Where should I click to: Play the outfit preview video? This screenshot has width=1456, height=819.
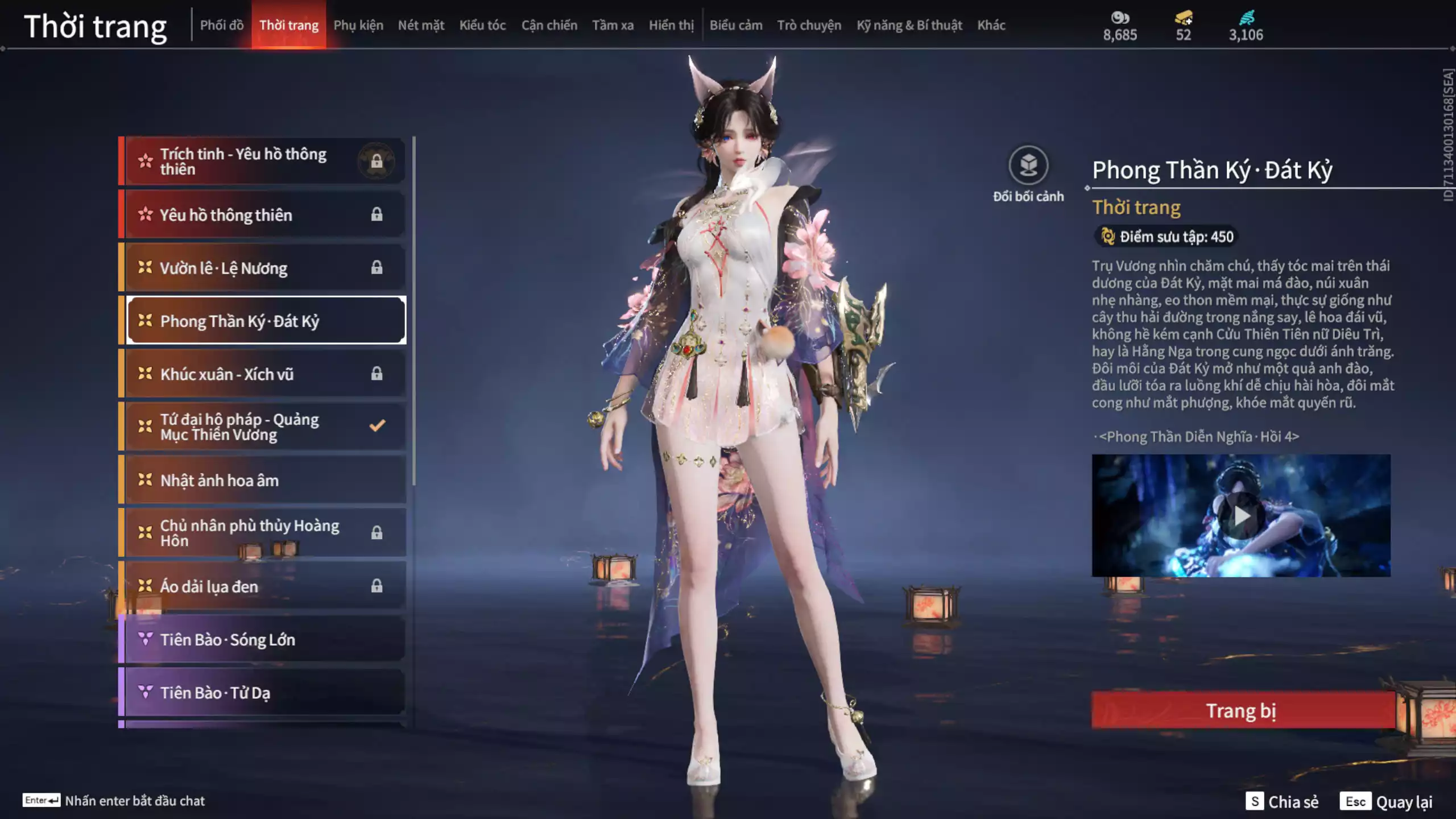pos(1241,515)
